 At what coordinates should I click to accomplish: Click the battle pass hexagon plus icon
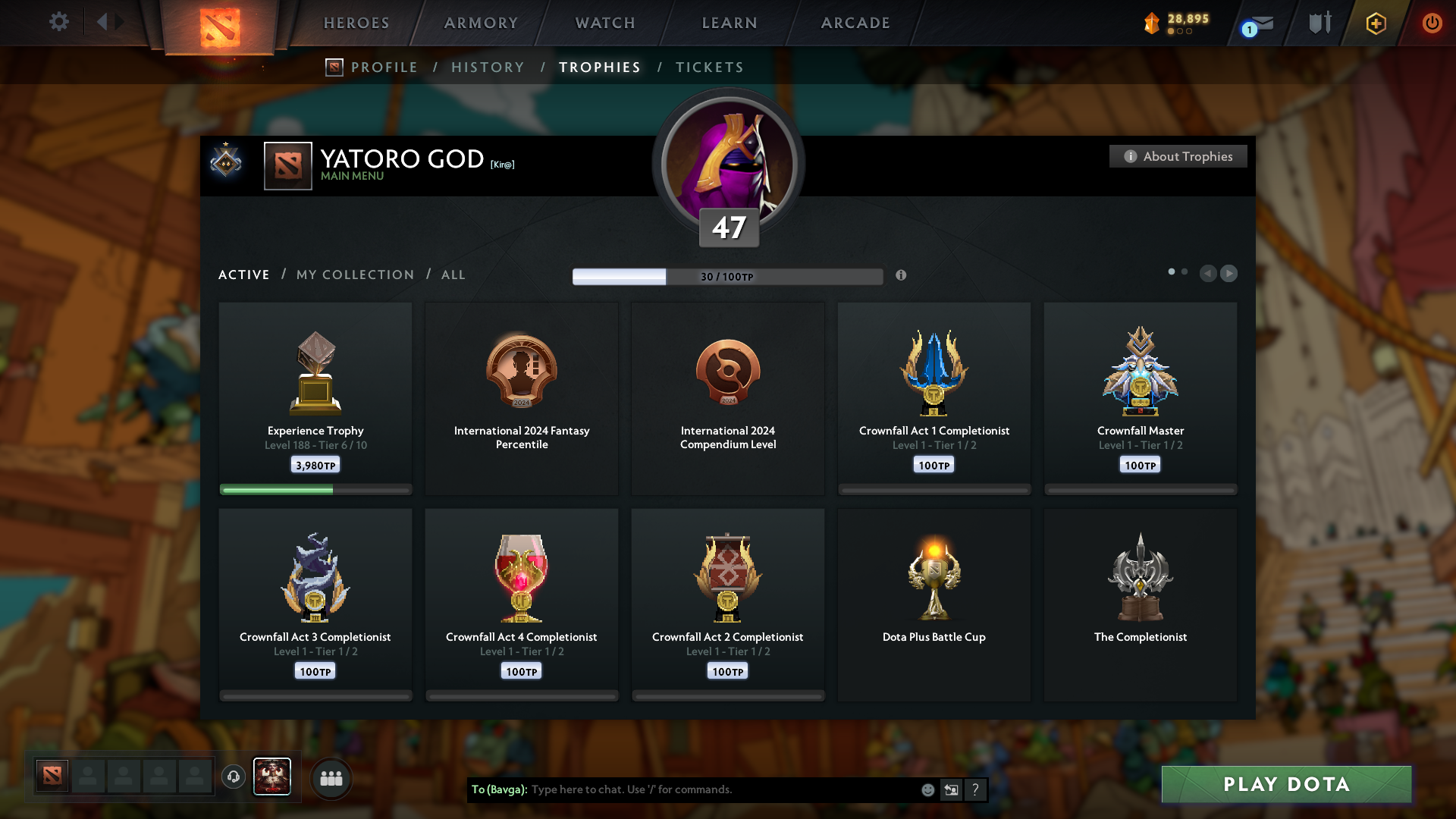click(1375, 23)
